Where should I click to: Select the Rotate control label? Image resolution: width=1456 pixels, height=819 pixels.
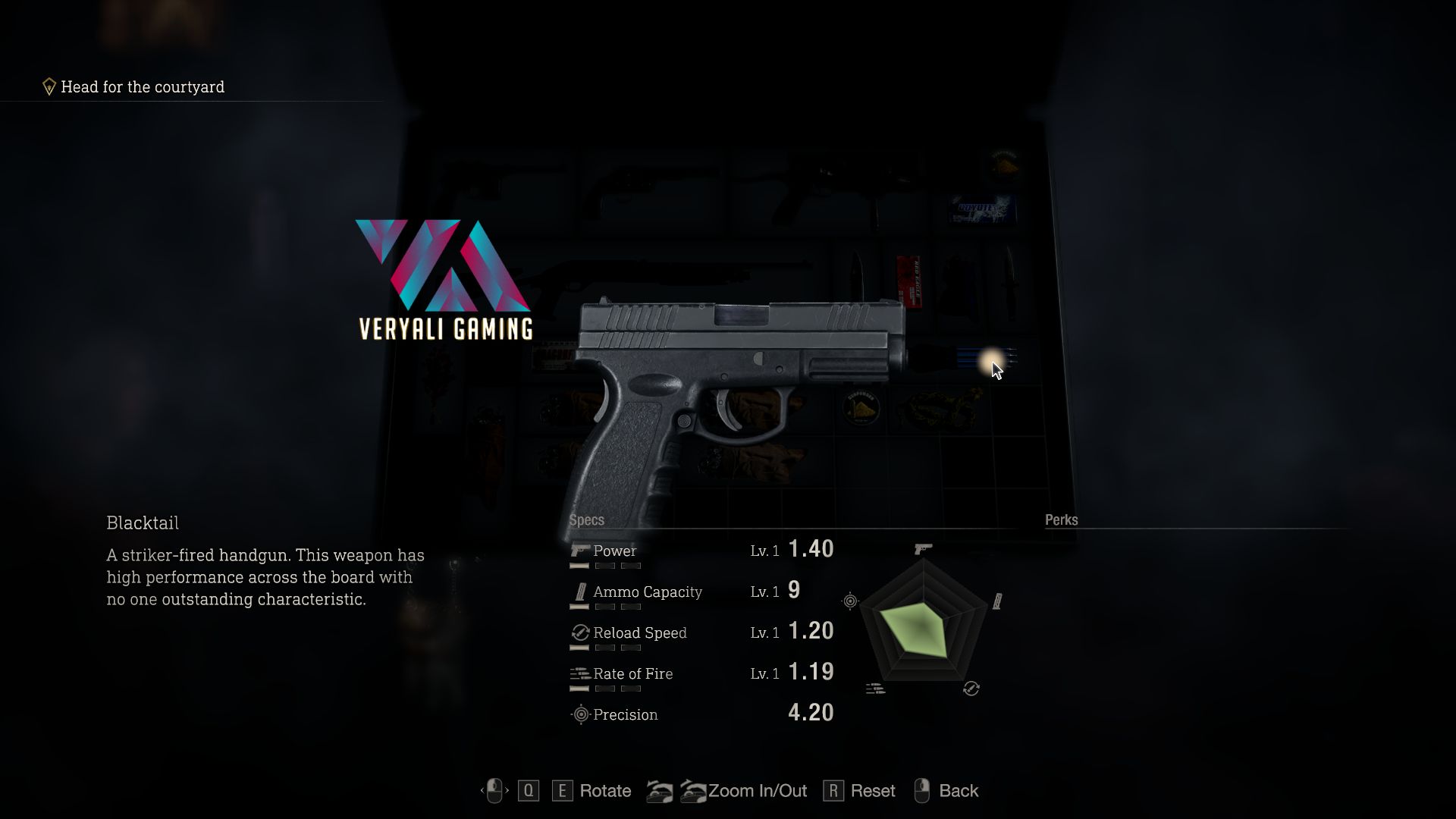(x=604, y=791)
